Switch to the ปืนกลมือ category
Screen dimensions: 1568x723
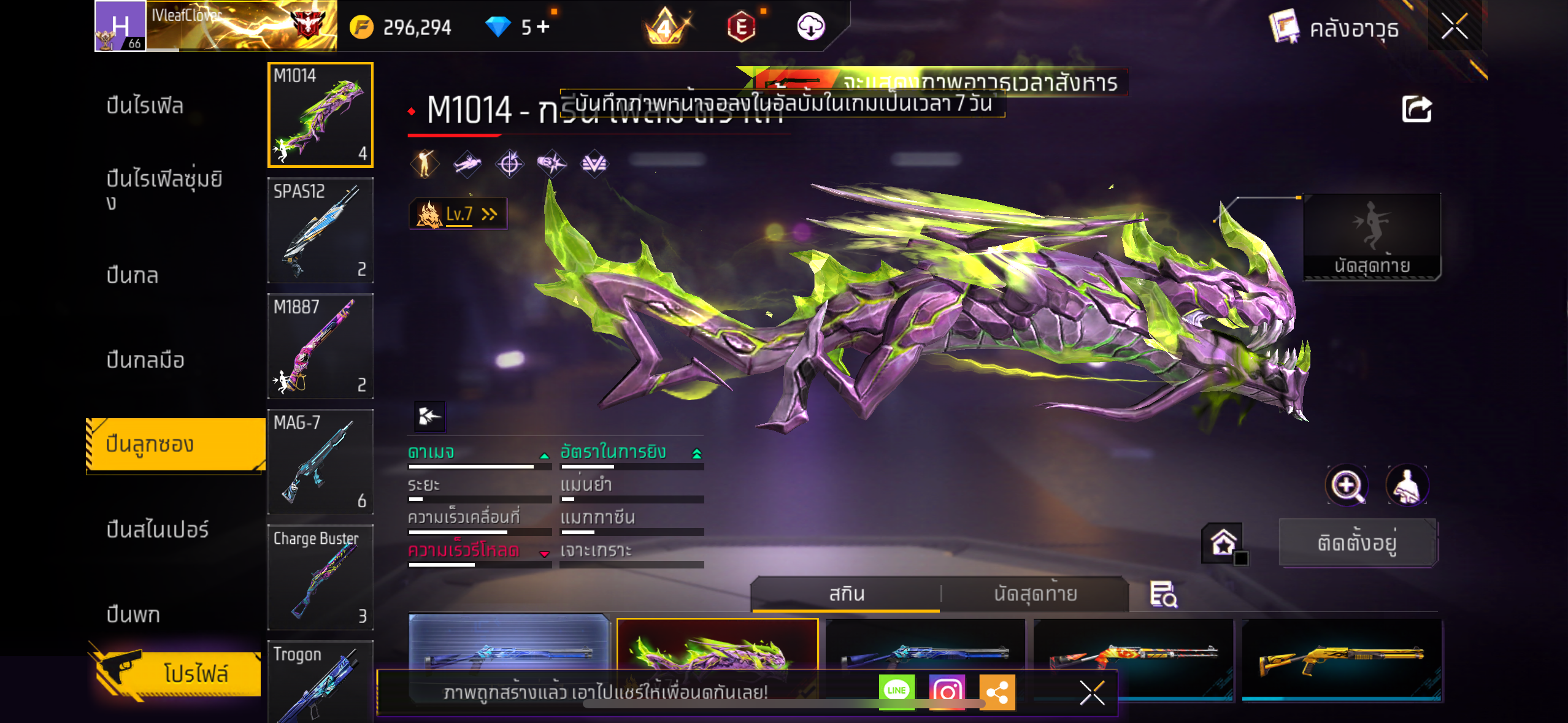coord(145,360)
